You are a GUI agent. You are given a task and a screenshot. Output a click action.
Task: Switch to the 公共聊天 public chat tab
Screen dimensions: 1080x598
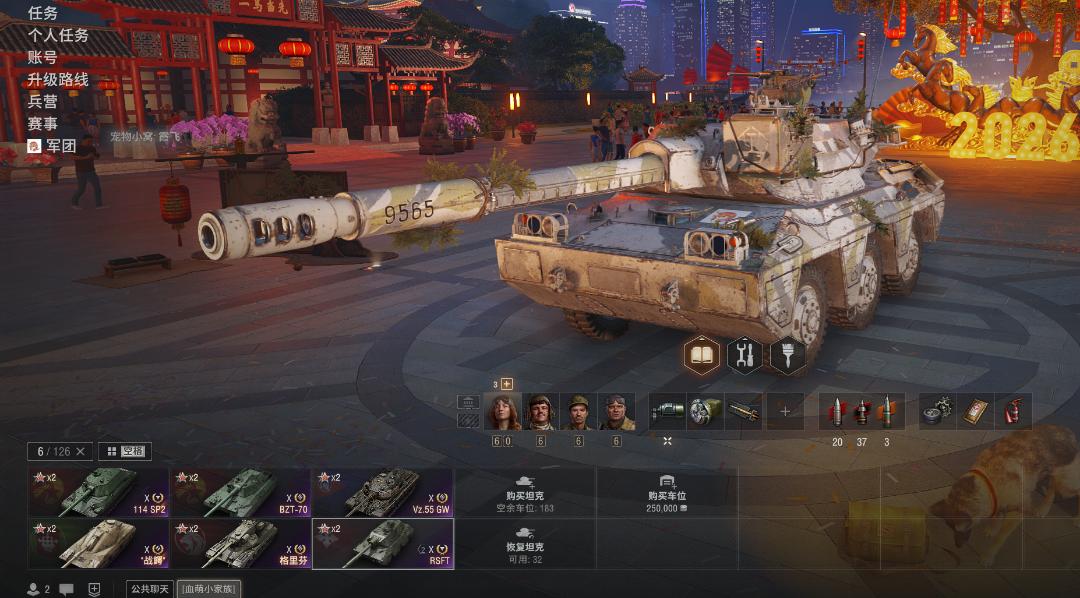coord(150,589)
